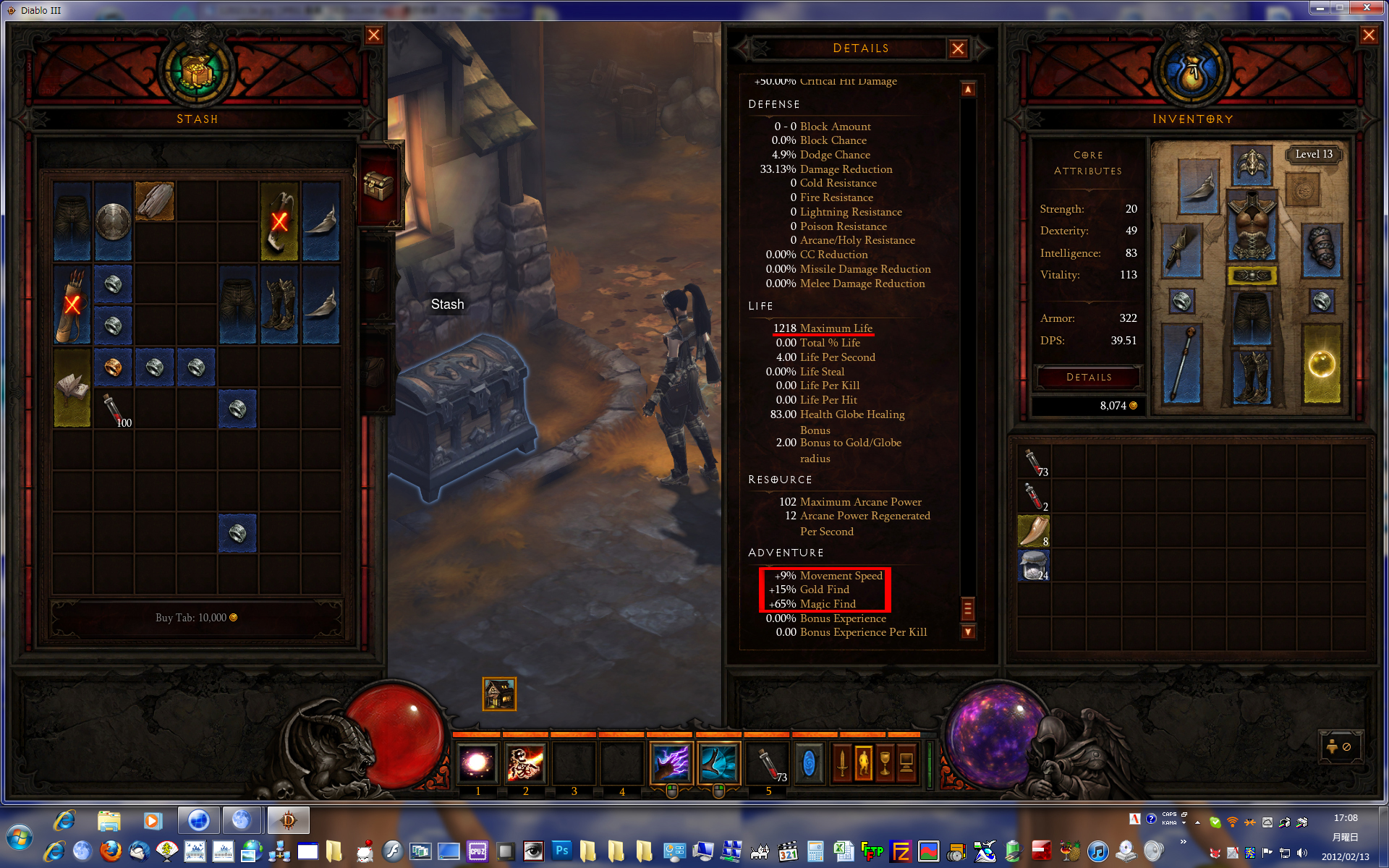Close the Diablo III window
Screen dimensions: 1389x868
1367,8
